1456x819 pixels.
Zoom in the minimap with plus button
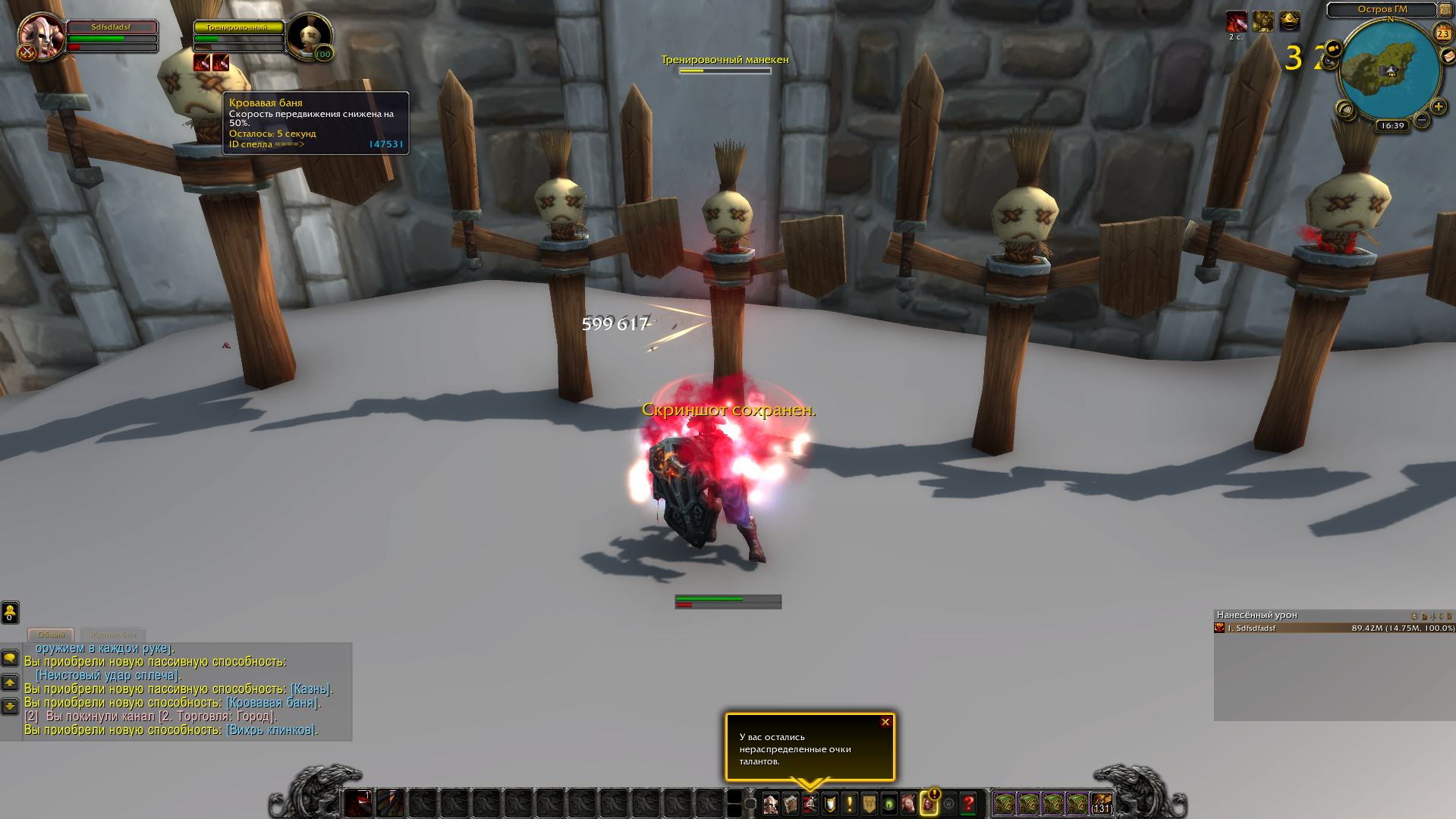(x=1438, y=107)
